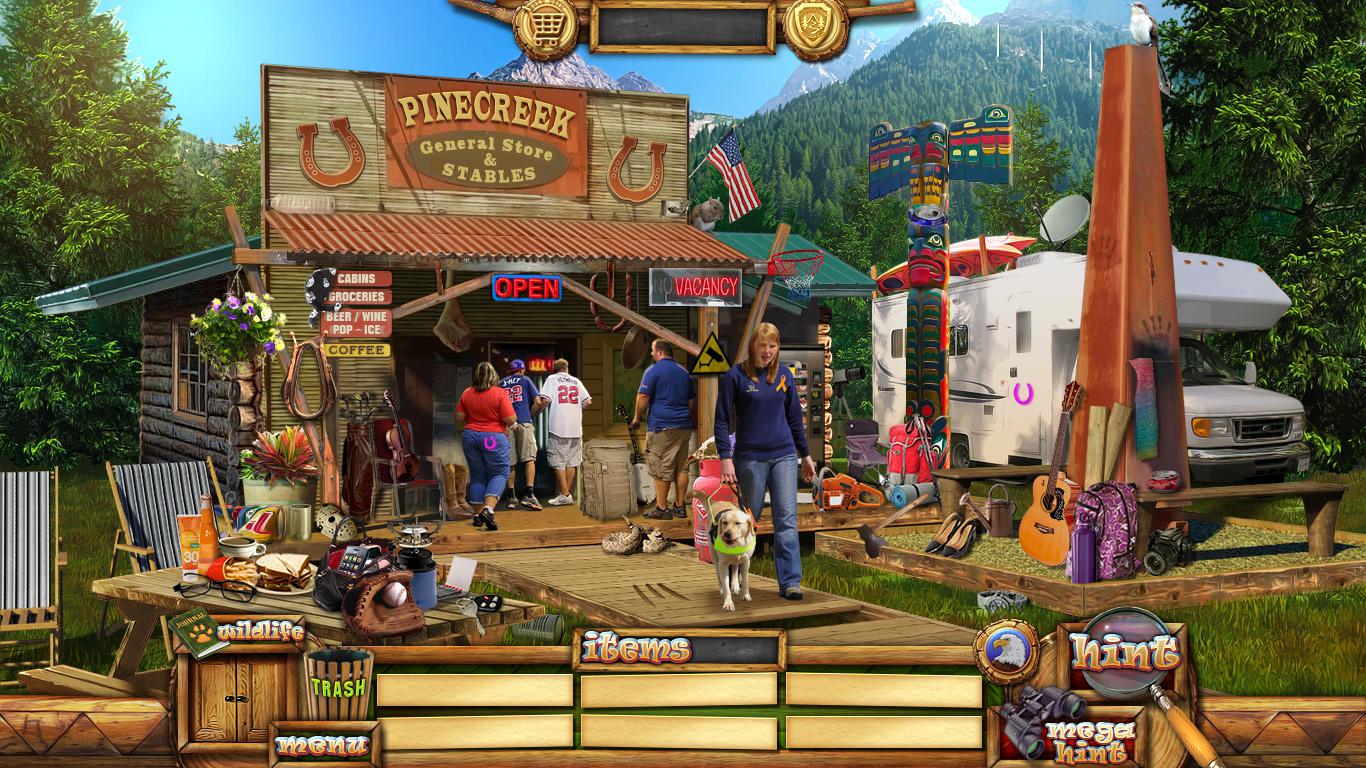Click the gold ranger badge icon

coord(815,25)
